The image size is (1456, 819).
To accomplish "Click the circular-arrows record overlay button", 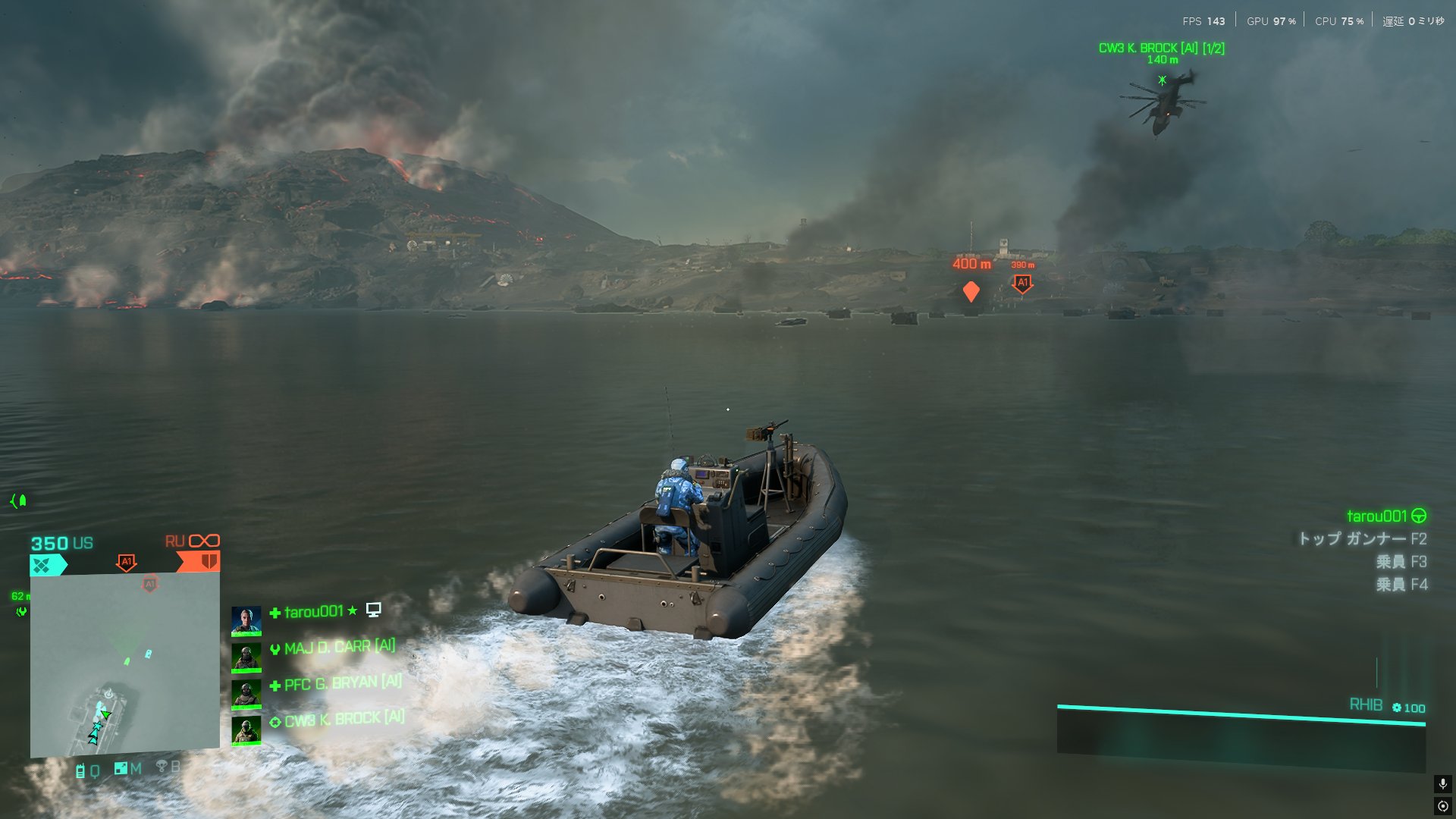I will tap(1442, 806).
